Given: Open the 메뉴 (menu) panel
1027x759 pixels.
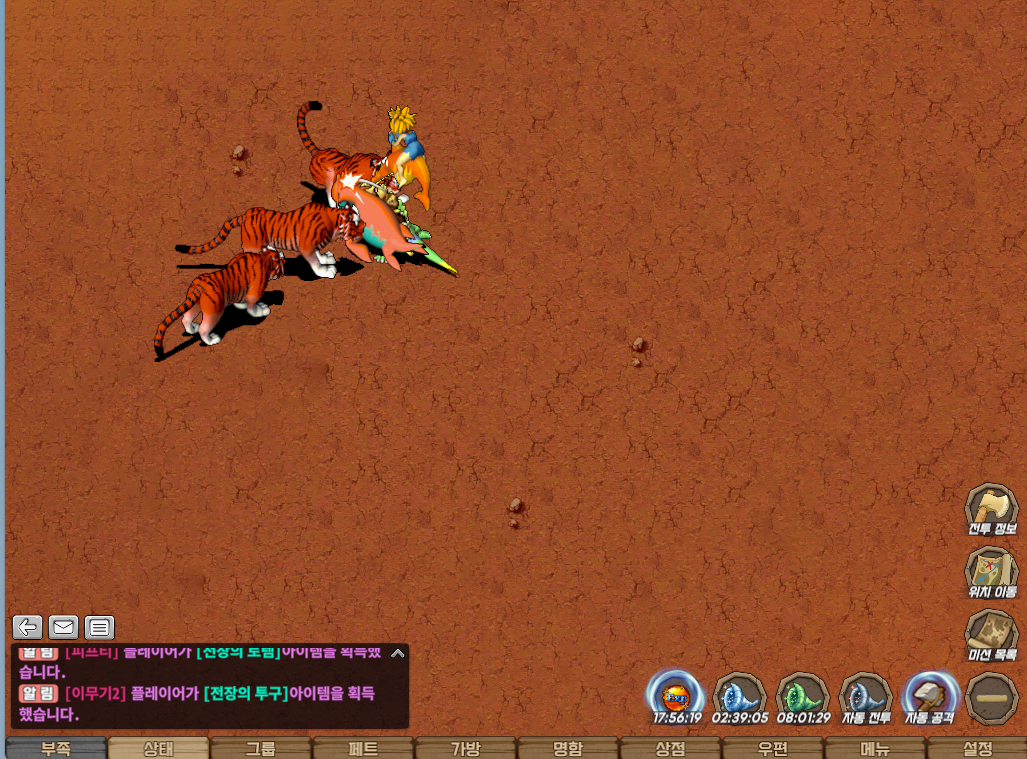Looking at the screenshot, I should [876, 749].
